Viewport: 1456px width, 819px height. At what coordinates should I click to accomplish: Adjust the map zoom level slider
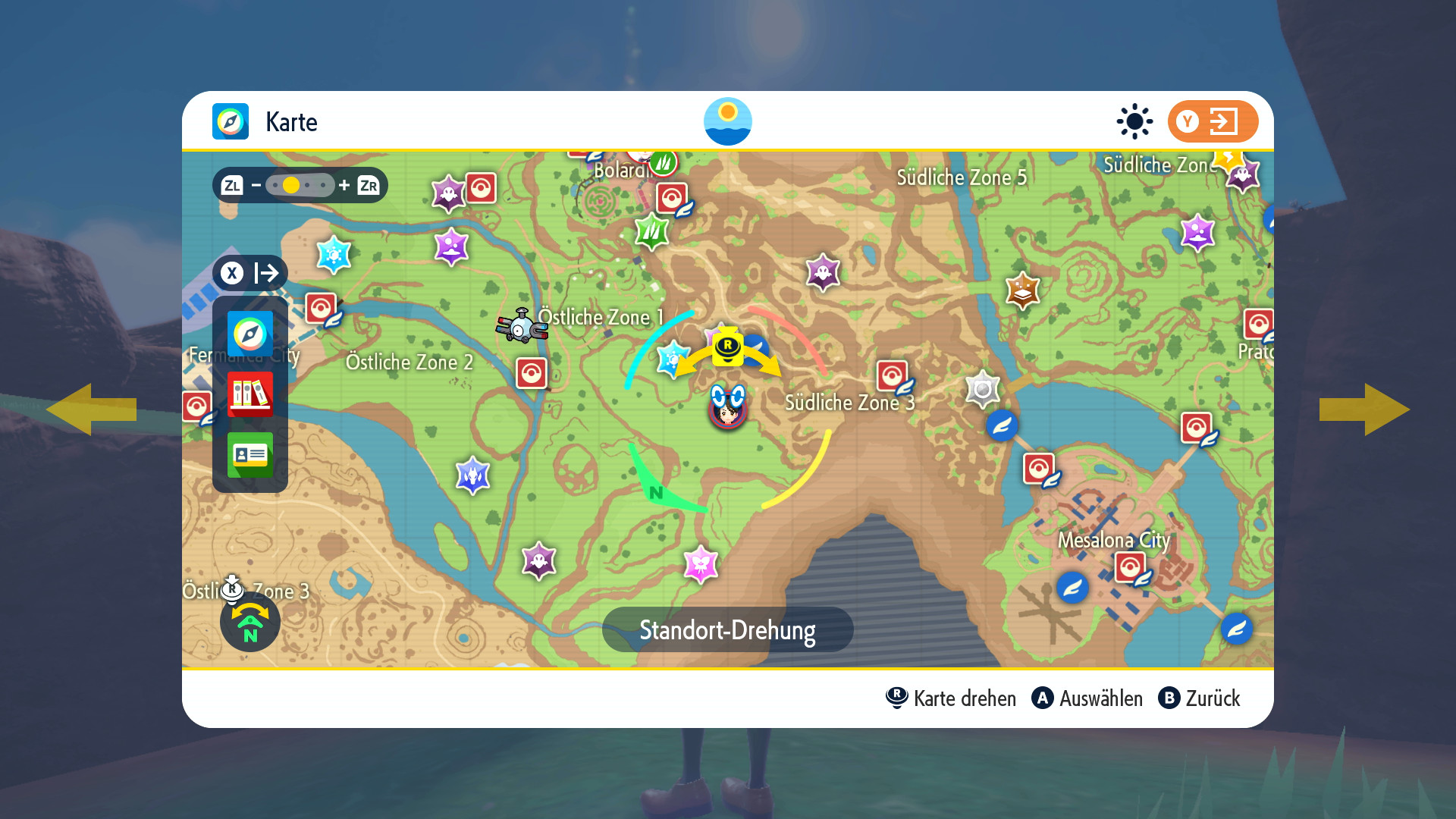click(x=300, y=185)
